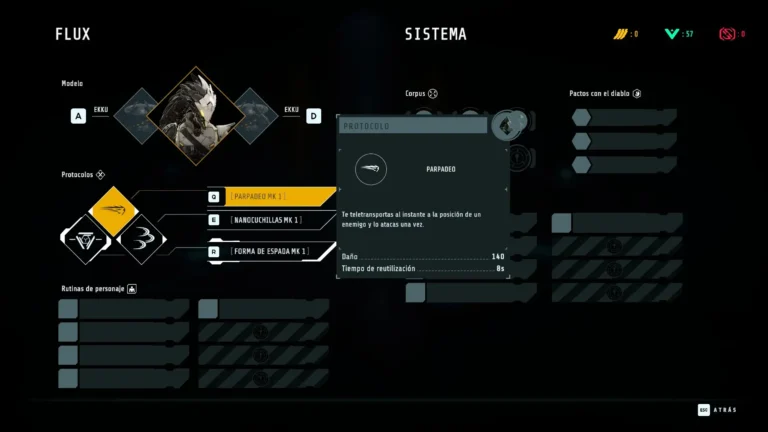Open the Flux section header

73,34
